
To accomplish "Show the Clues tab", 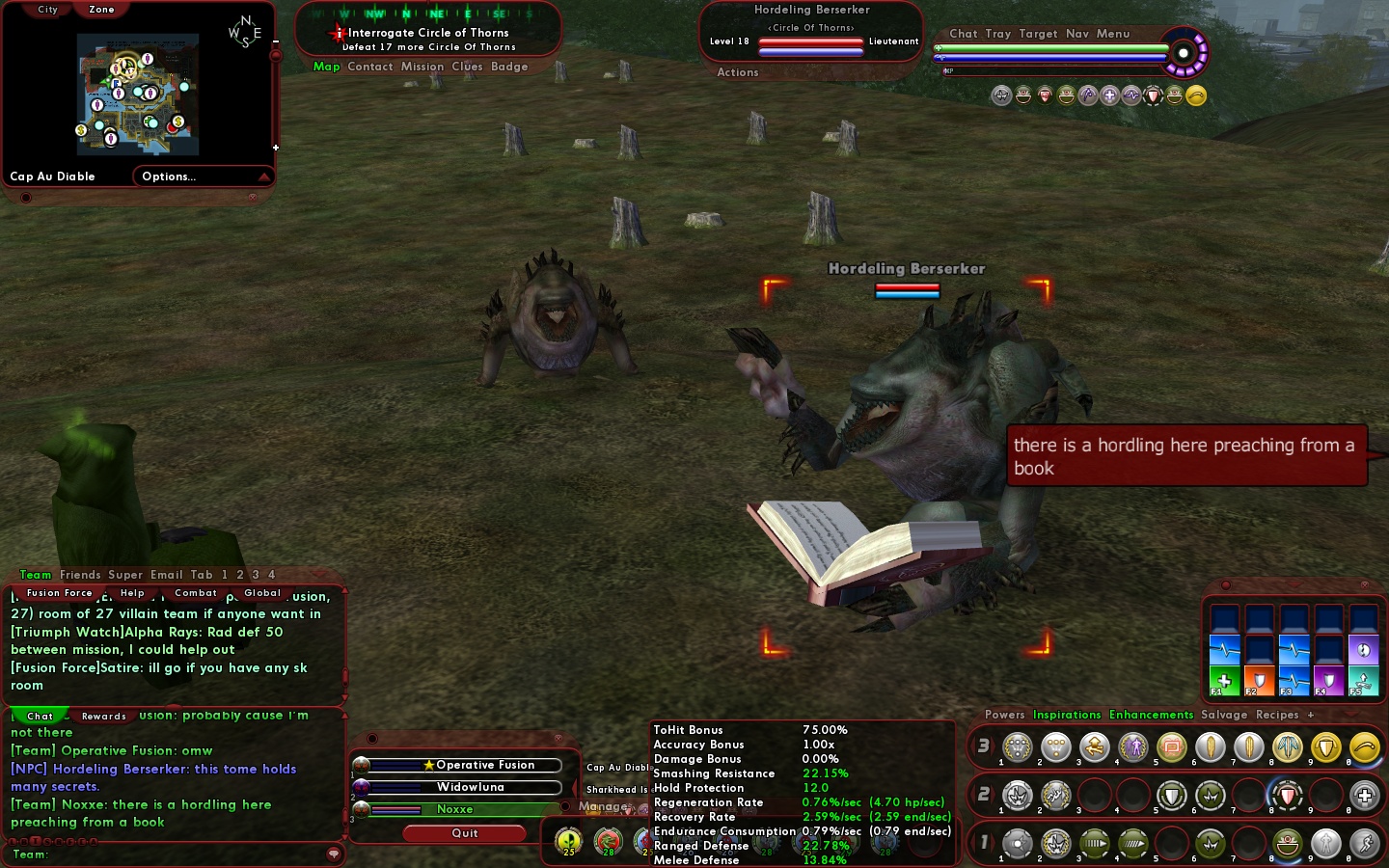I will 467,67.
